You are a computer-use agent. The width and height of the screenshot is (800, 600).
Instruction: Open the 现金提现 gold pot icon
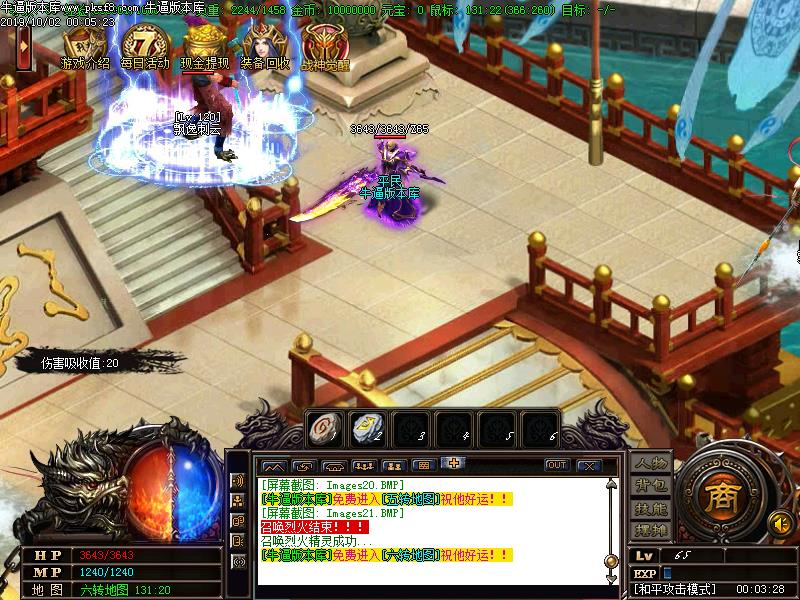(x=205, y=46)
